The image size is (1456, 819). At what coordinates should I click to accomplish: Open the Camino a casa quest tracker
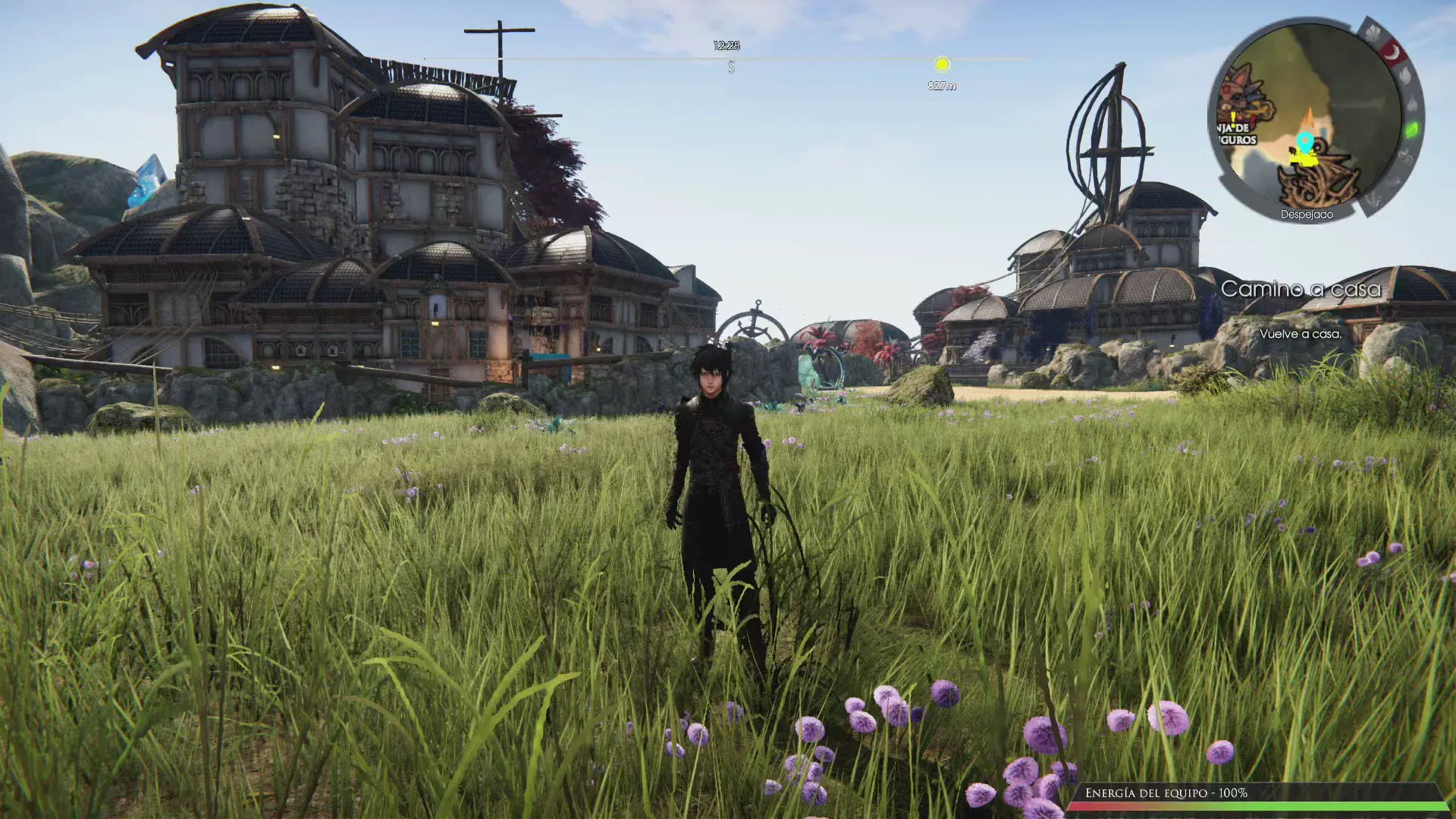point(1300,289)
